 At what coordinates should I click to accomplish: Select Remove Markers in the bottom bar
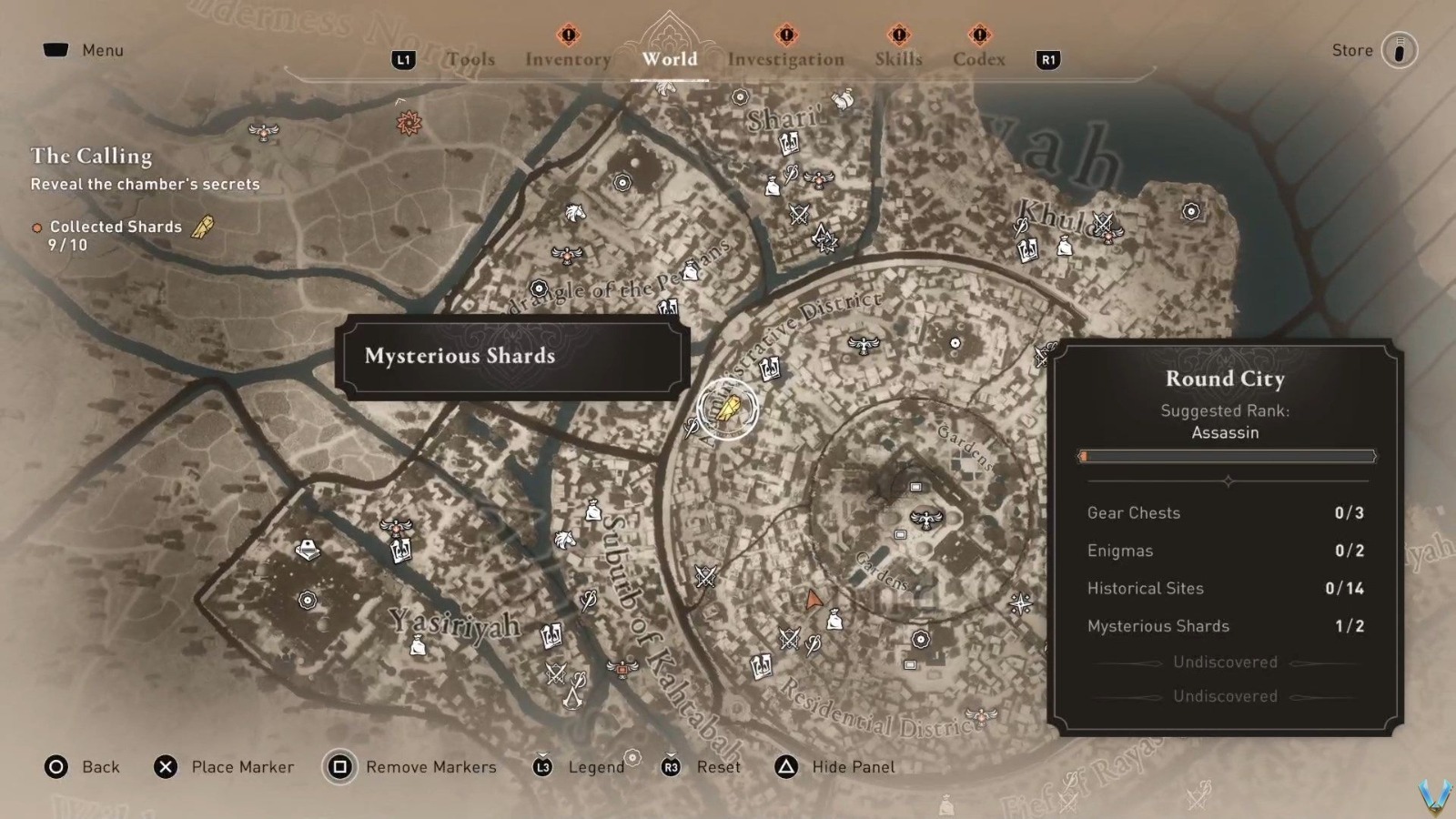point(430,767)
